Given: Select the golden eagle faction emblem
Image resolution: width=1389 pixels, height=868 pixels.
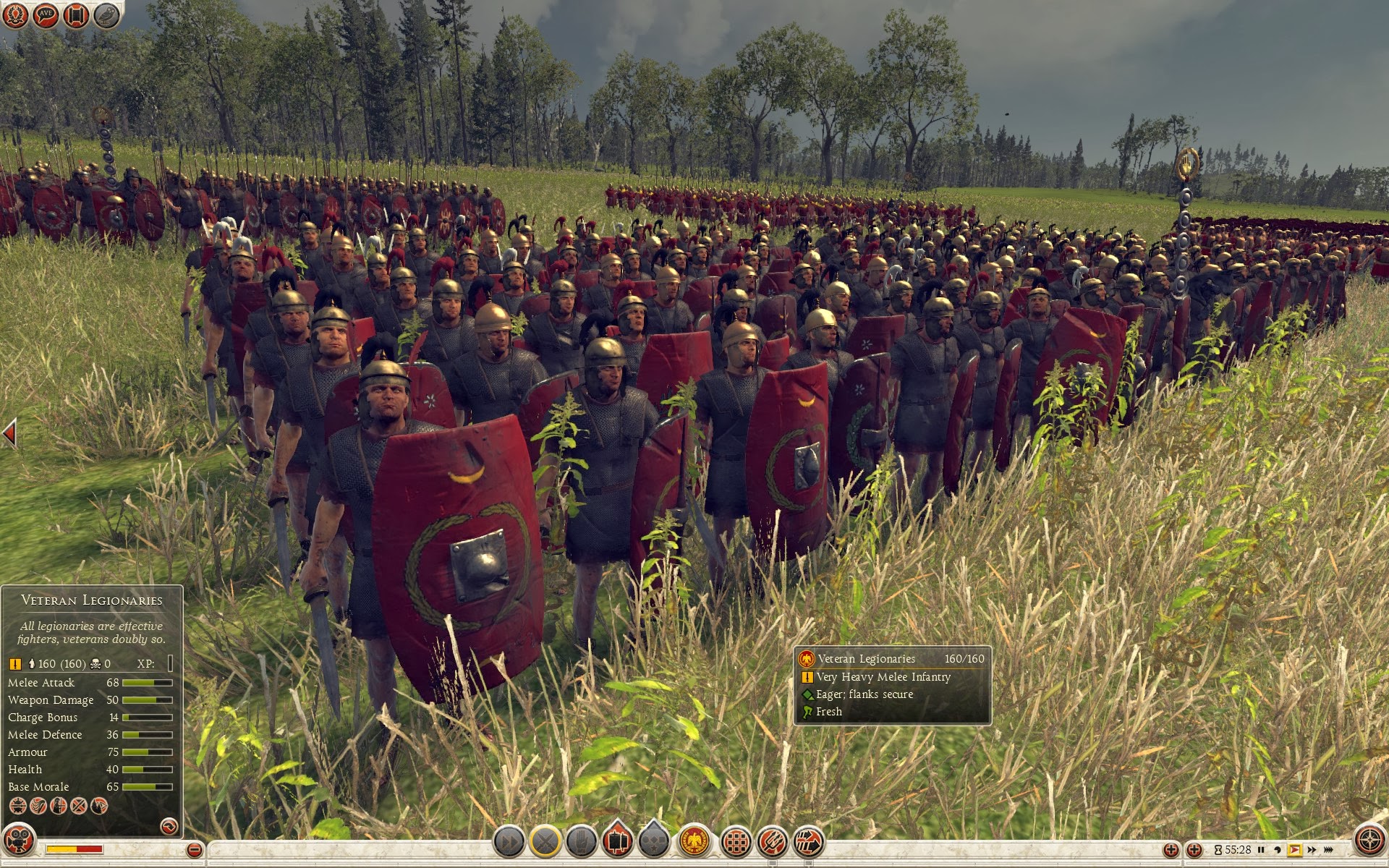Looking at the screenshot, I should [695, 842].
